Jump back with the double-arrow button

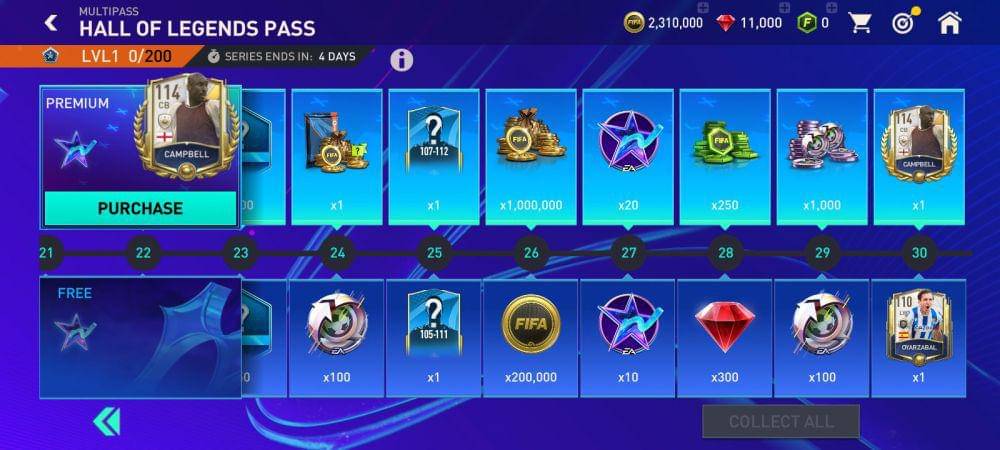[x=106, y=421]
